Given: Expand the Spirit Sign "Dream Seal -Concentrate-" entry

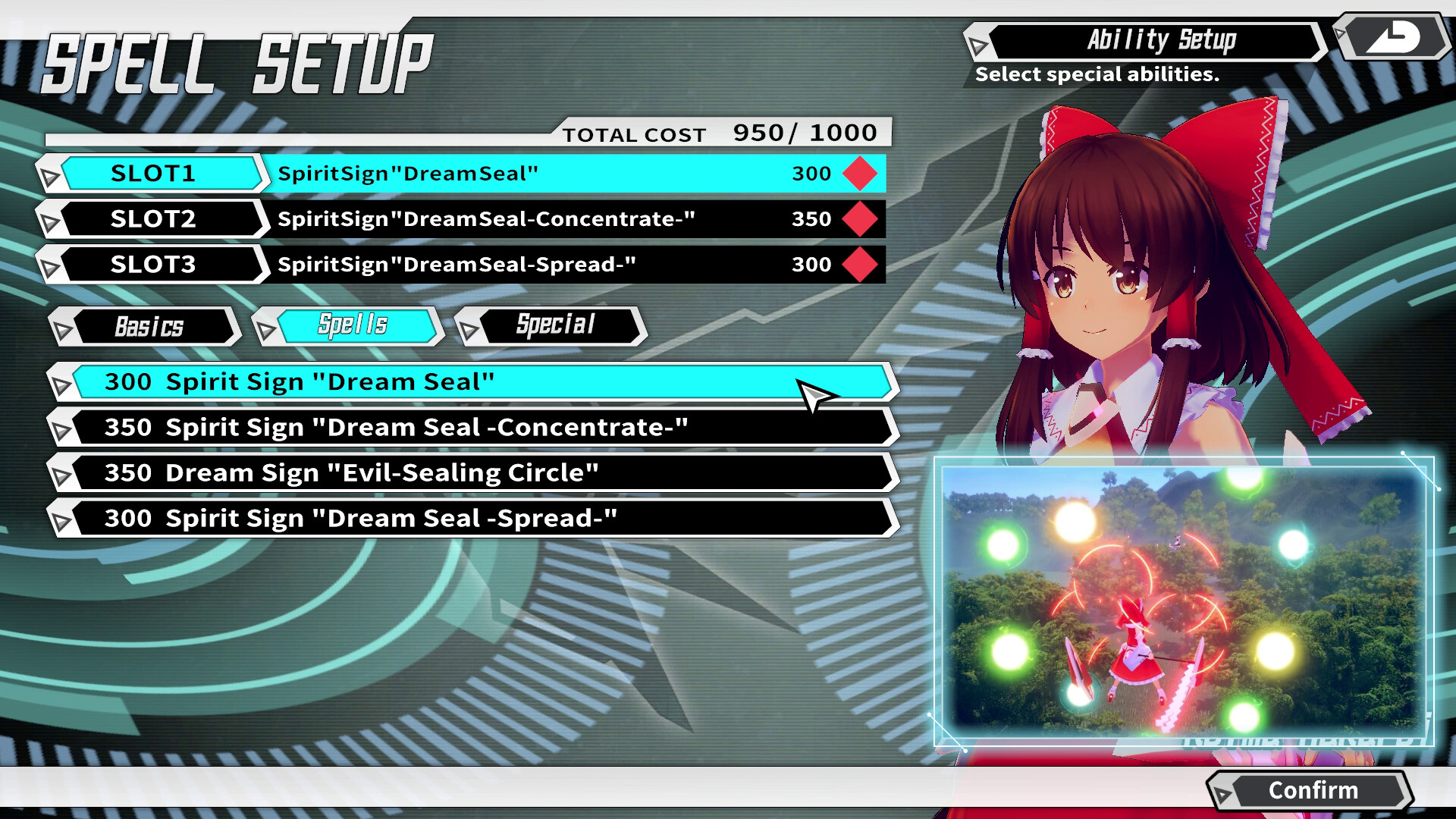Looking at the screenshot, I should [62, 427].
